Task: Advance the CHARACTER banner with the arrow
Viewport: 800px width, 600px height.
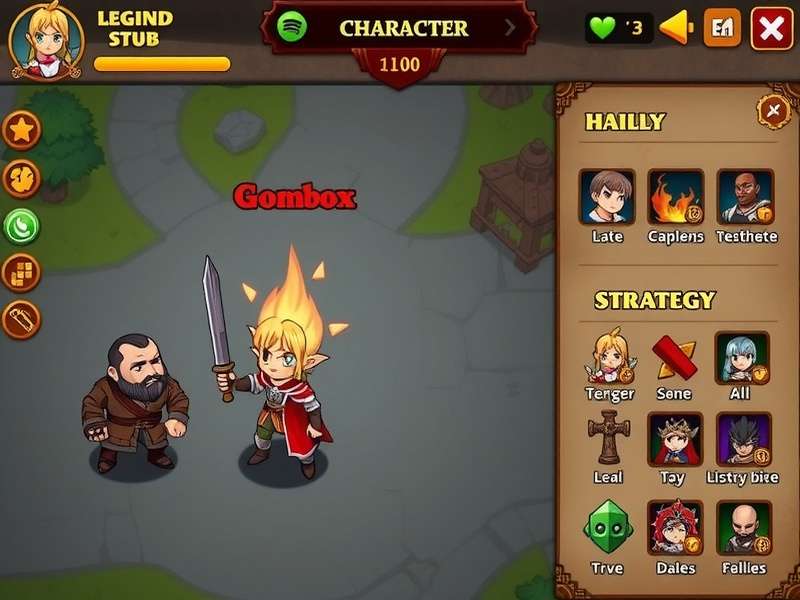Action: (511, 28)
